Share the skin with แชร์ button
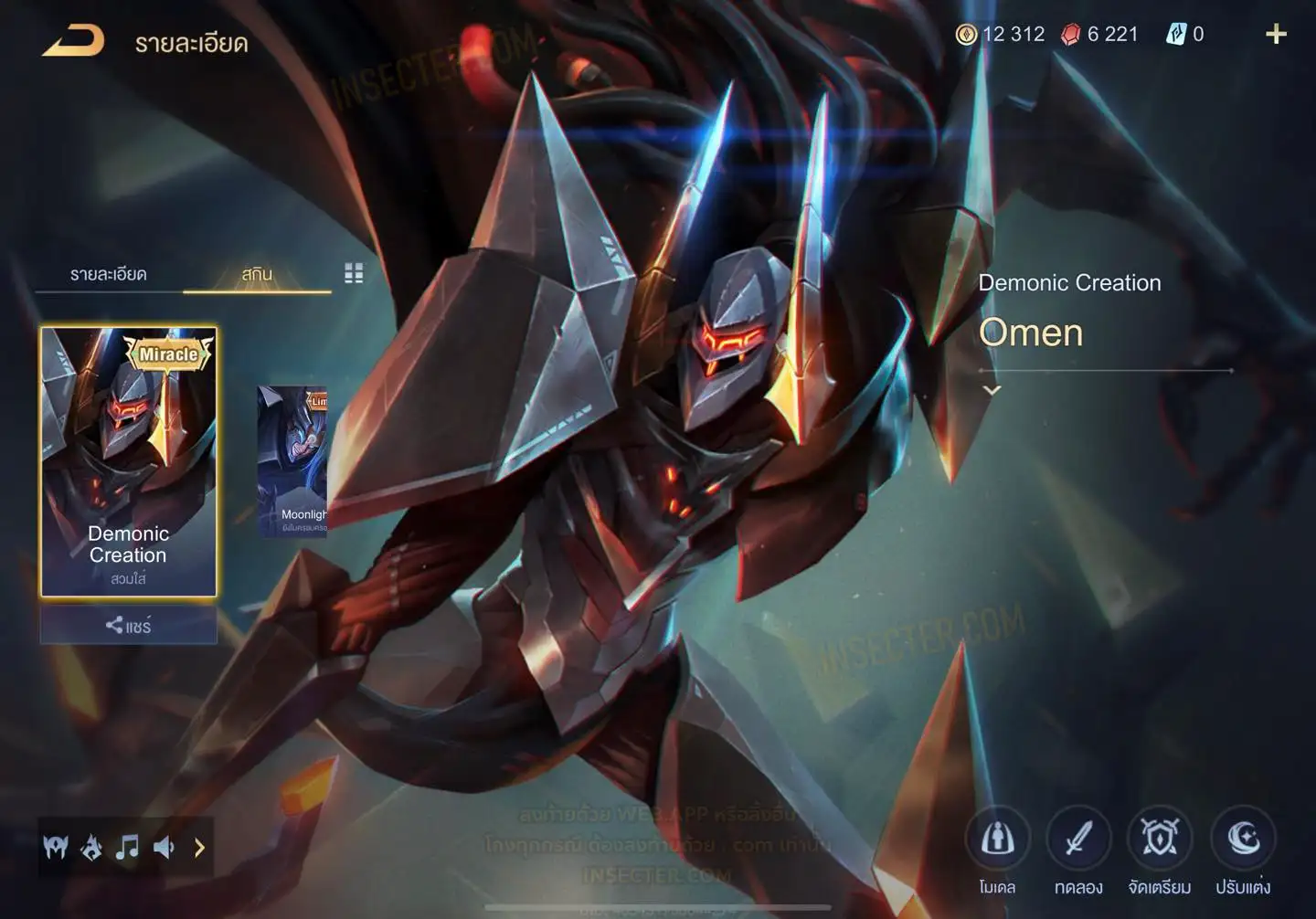 tap(128, 626)
